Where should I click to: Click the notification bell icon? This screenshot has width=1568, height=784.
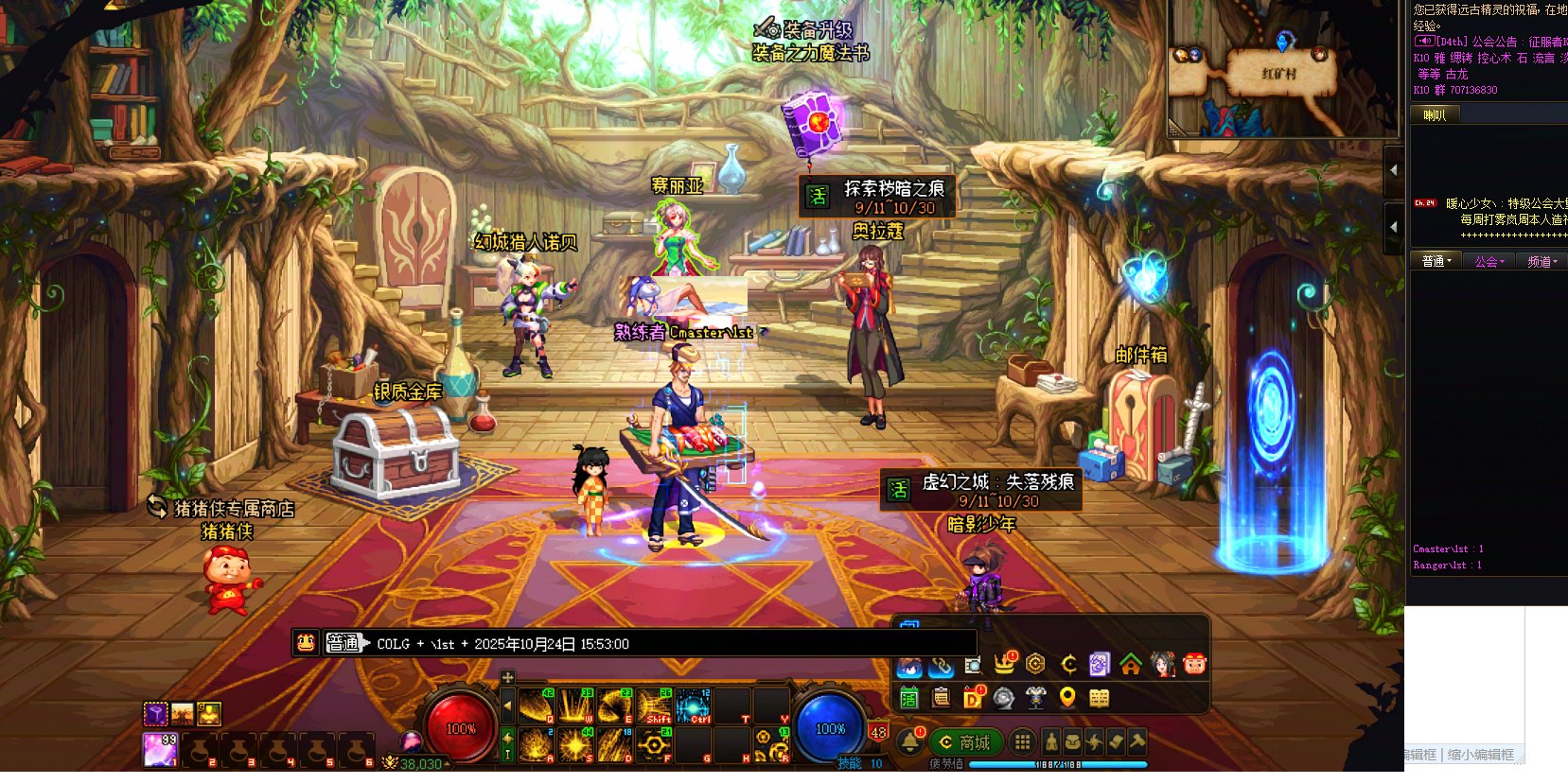click(910, 741)
